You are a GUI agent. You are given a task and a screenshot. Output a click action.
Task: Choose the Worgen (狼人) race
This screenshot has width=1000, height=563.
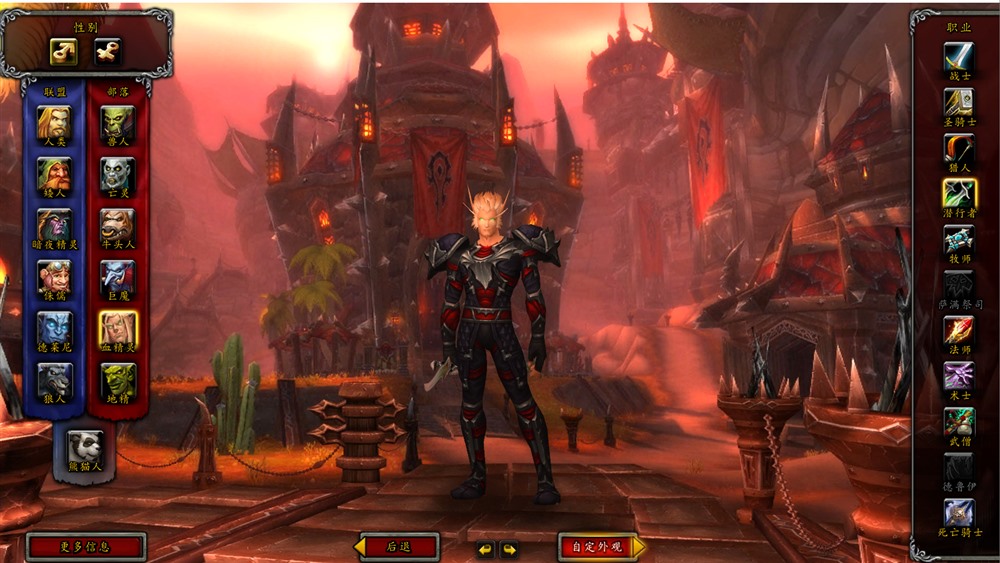pyautogui.click(x=54, y=381)
